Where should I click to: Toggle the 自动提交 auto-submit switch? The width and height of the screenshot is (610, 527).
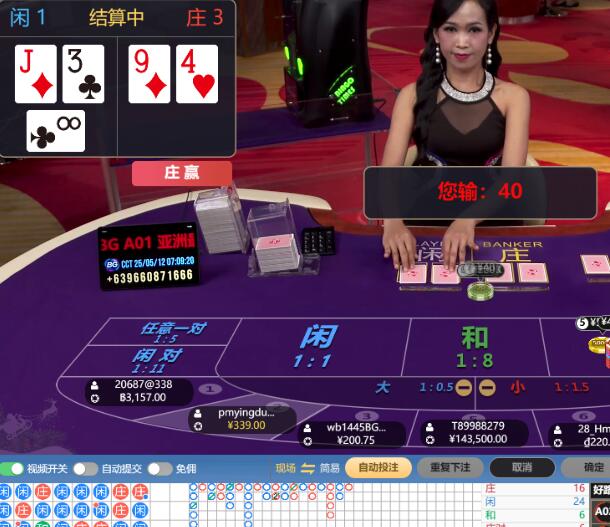click(85, 468)
